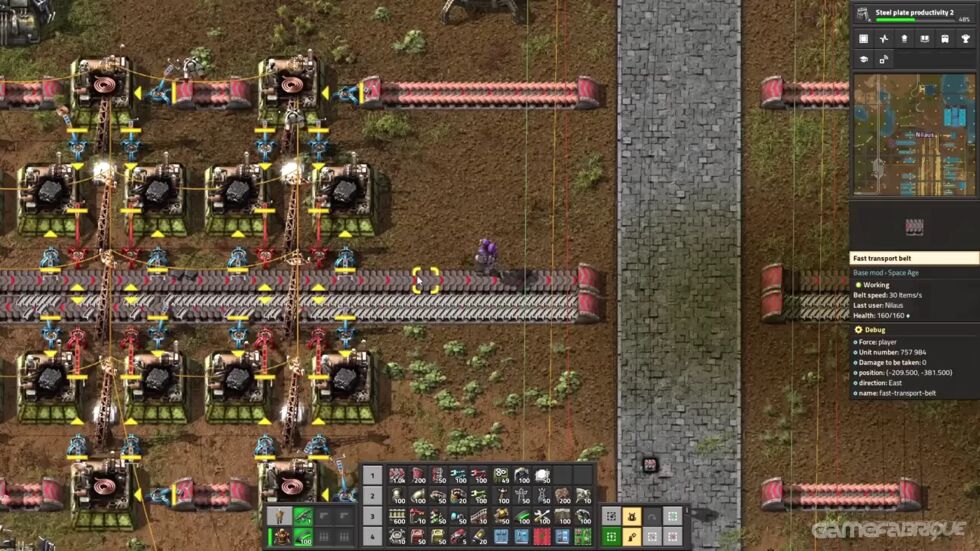This screenshot has height=551, width=980.
Task: Toggle the yellow robot shortcut button
Action: pos(632,516)
